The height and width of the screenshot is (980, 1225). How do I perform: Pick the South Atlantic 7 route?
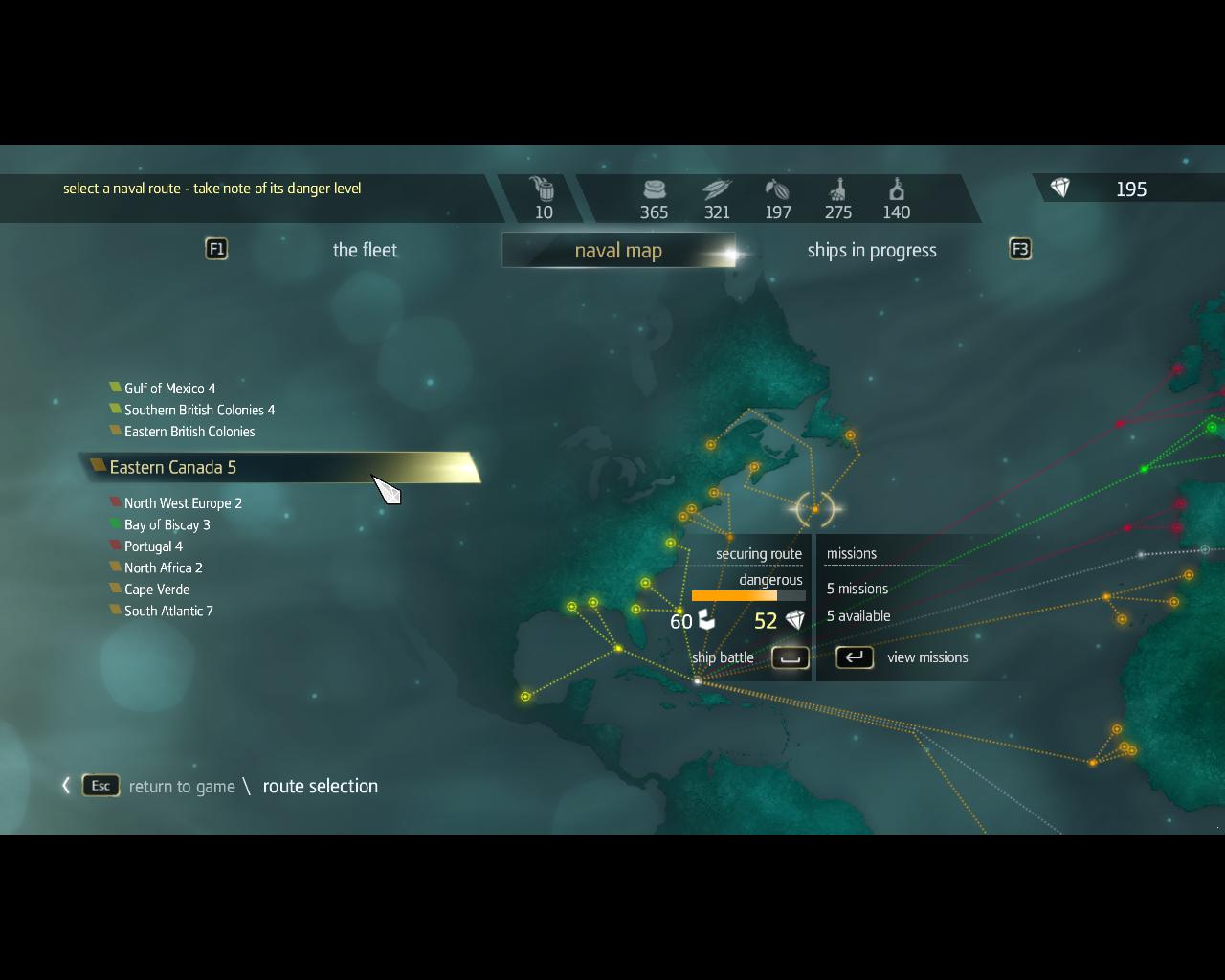coord(168,611)
